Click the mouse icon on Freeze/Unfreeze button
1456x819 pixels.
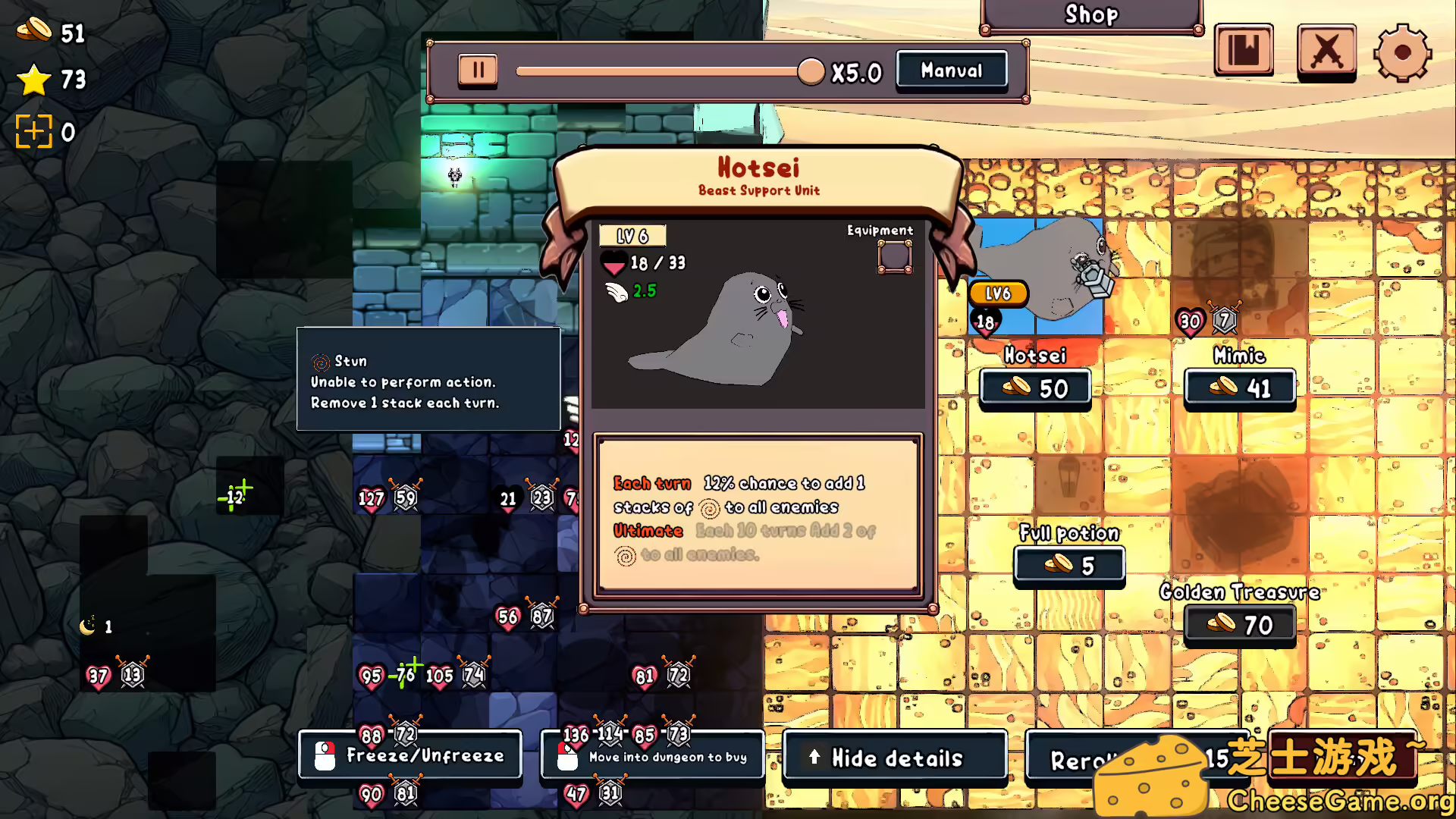(x=326, y=755)
